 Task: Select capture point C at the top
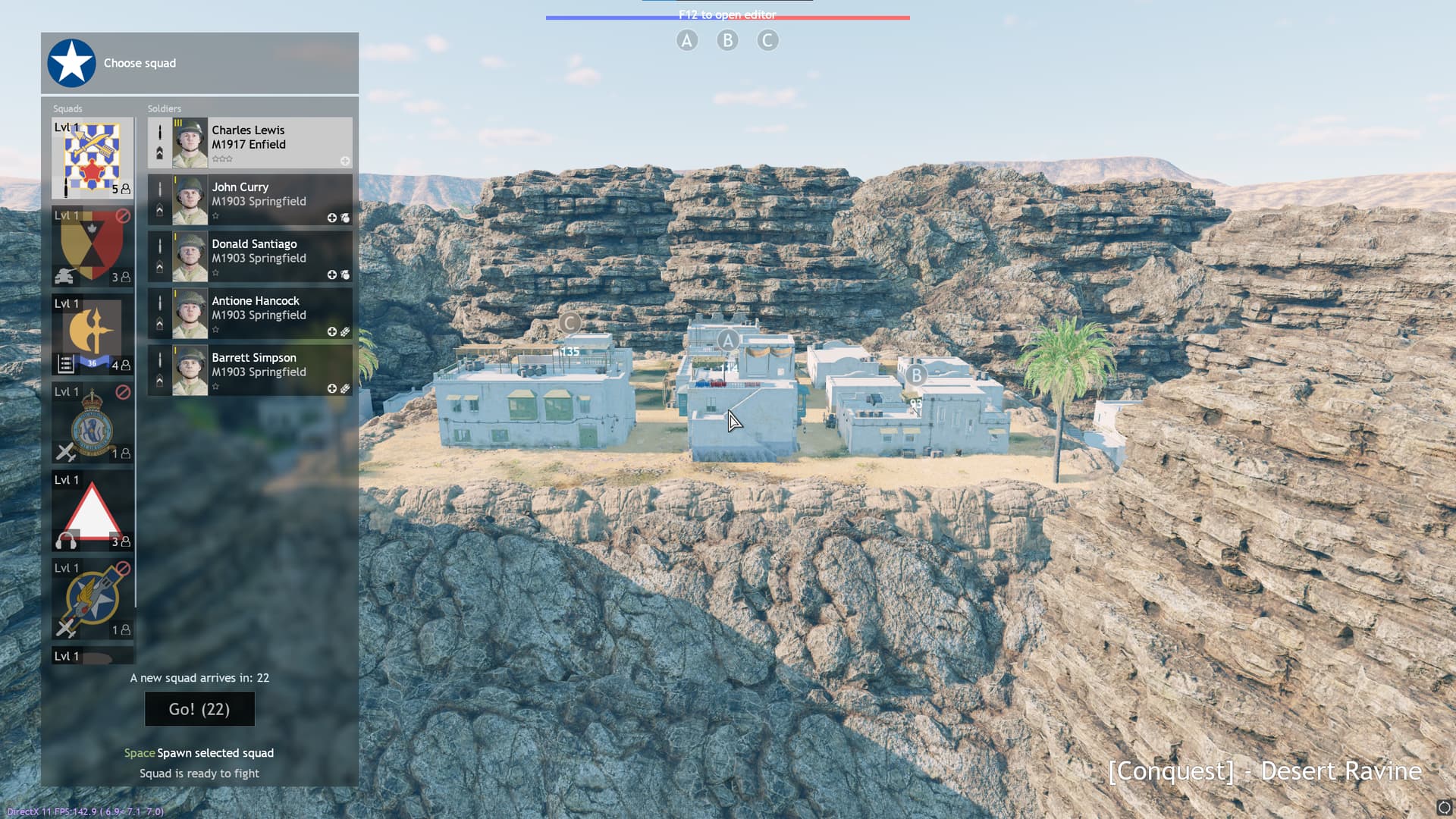click(767, 39)
